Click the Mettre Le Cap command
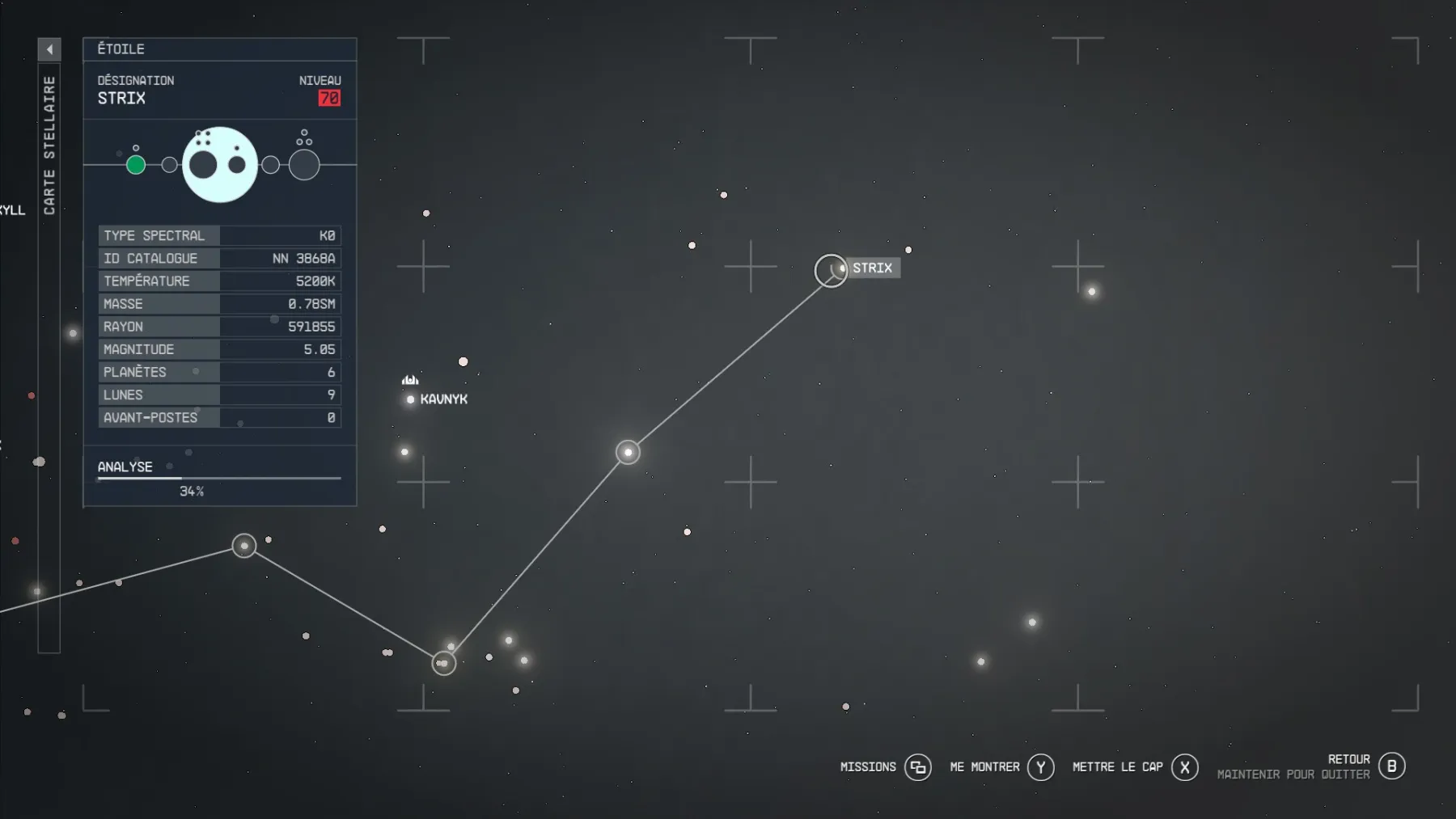This screenshot has width=1456, height=819. coord(1116,766)
